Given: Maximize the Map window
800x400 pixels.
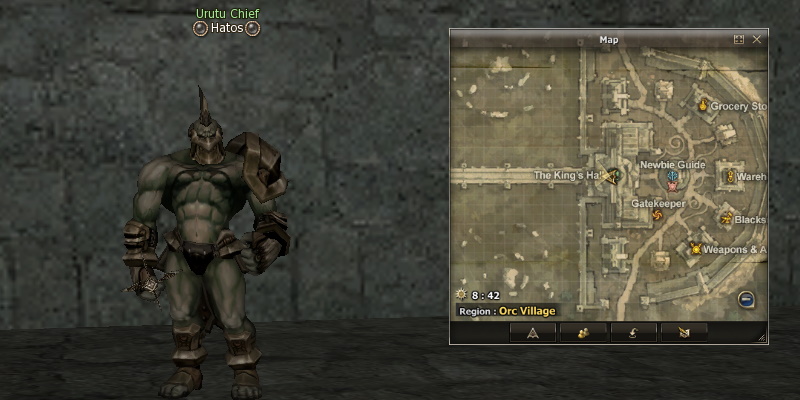Looking at the screenshot, I should (x=739, y=40).
